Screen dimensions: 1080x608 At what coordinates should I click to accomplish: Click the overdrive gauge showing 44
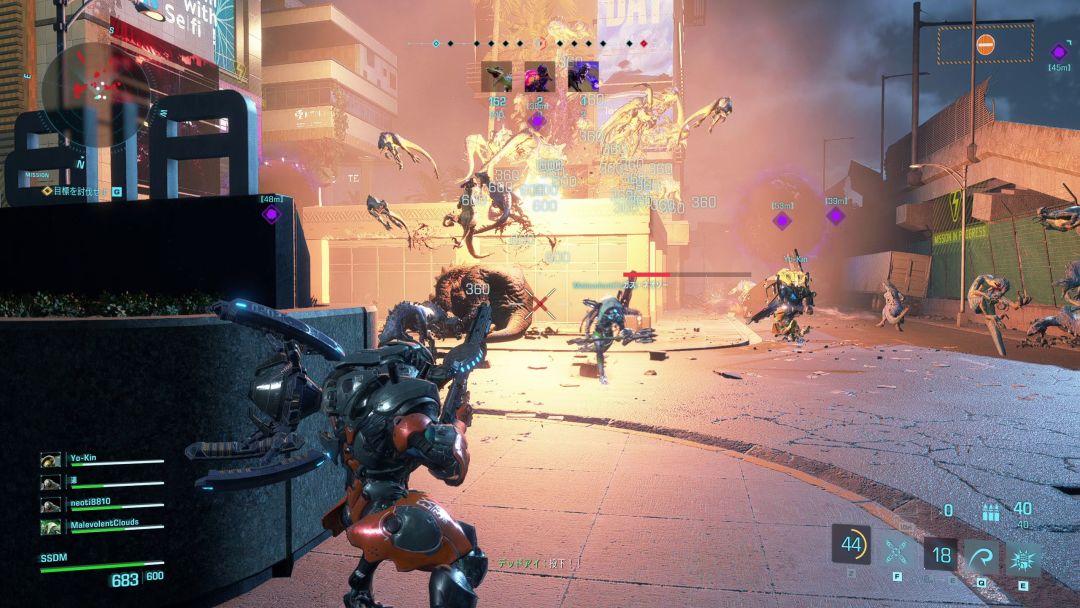(851, 545)
